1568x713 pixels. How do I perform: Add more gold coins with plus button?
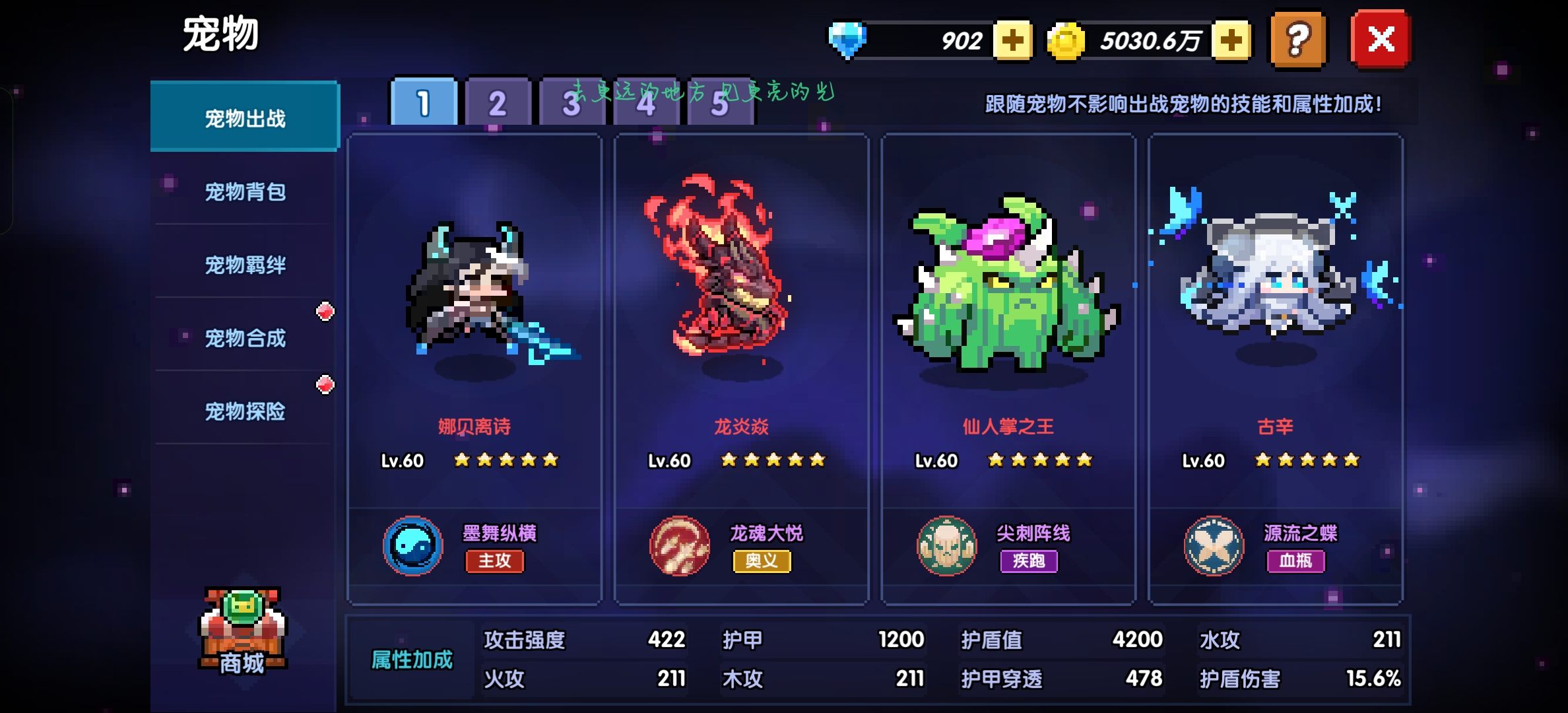click(1231, 41)
